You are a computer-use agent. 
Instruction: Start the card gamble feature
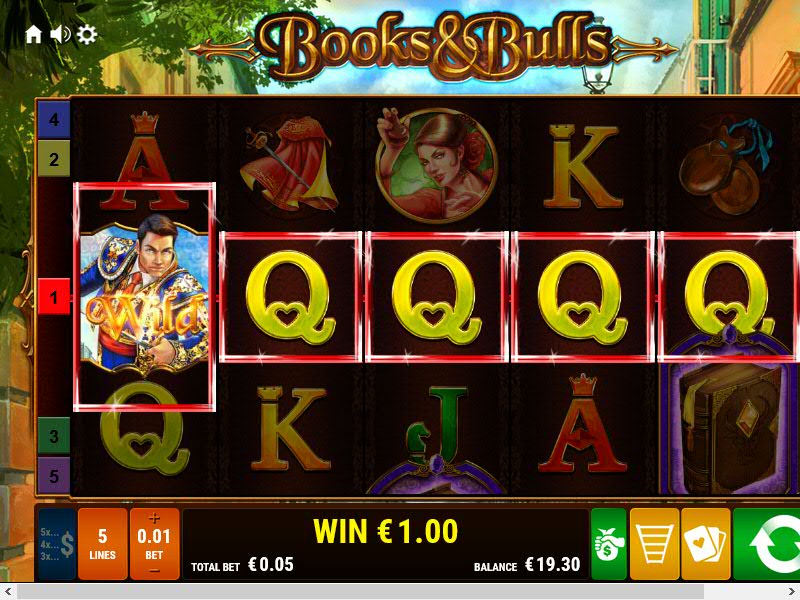point(706,544)
